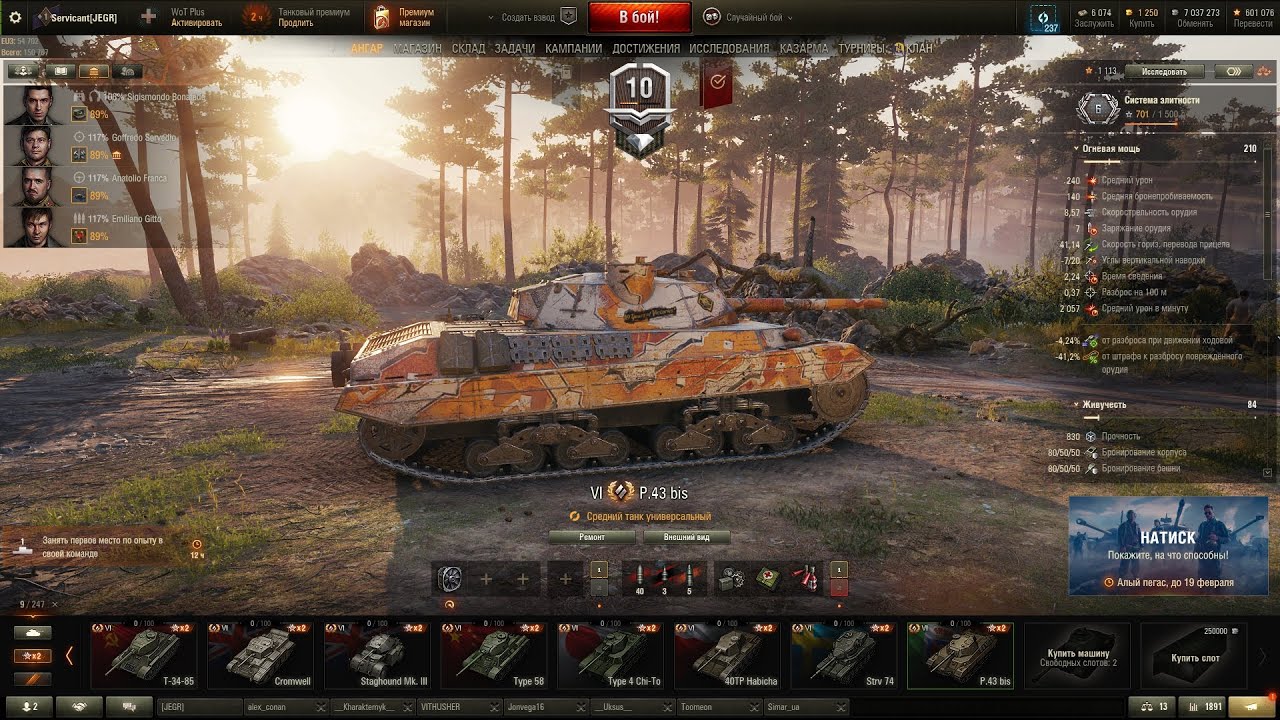
Task: Click the Исследовать button
Action: [1163, 72]
